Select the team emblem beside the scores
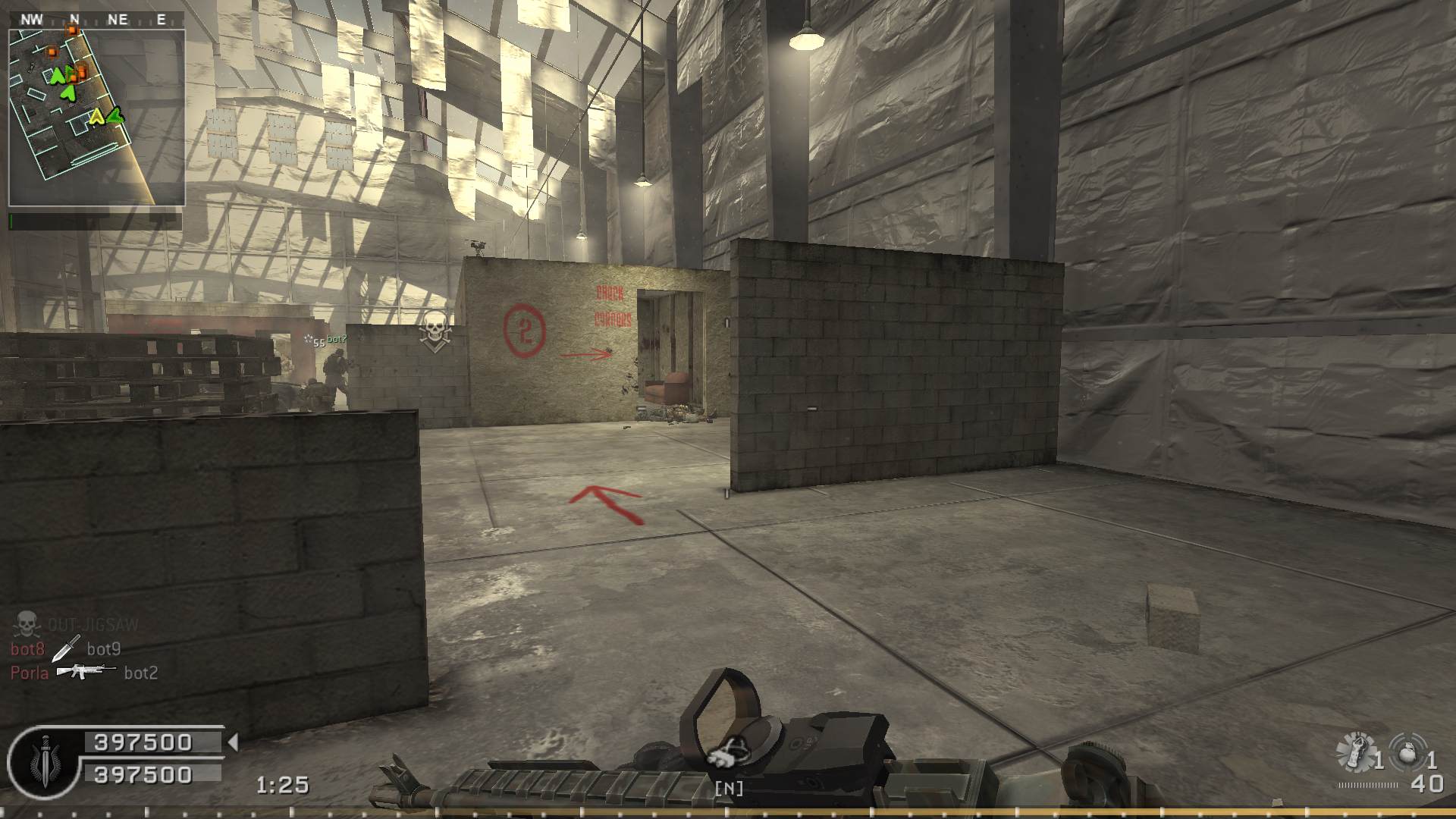Screen dimensions: 1456x819 (43, 761)
